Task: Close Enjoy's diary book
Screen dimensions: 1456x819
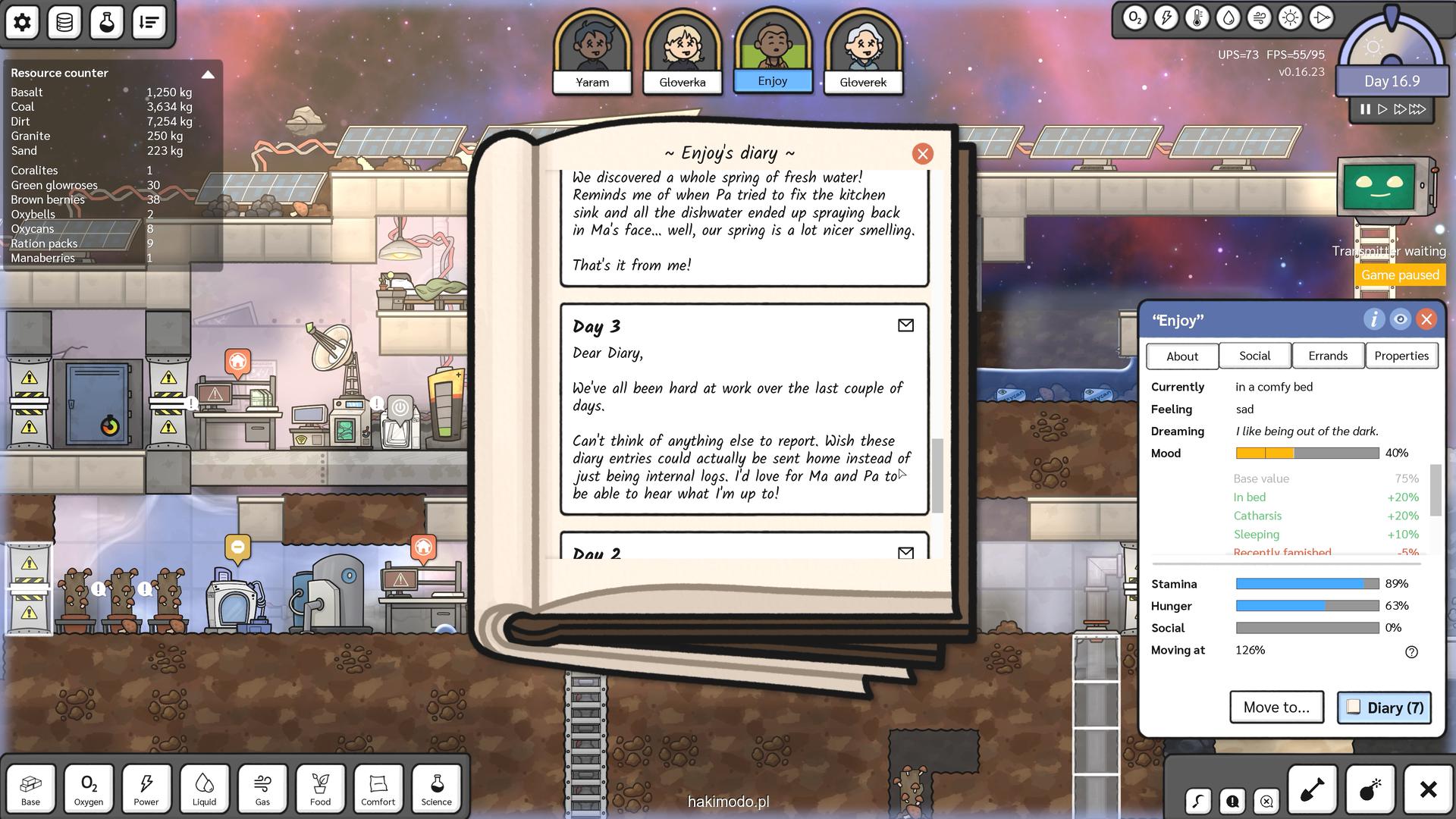Action: 922,154
